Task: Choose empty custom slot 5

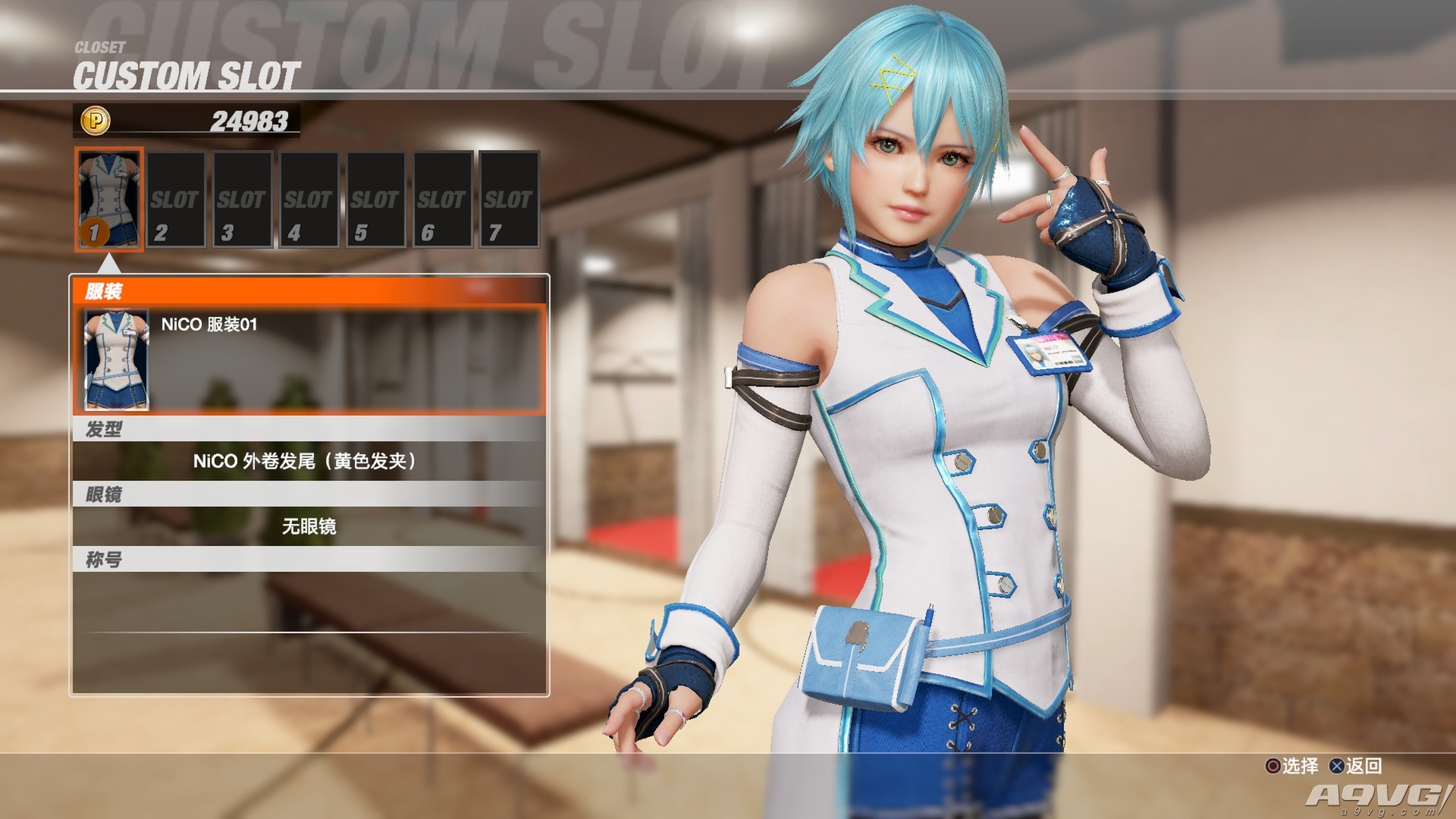Action: coord(375,199)
